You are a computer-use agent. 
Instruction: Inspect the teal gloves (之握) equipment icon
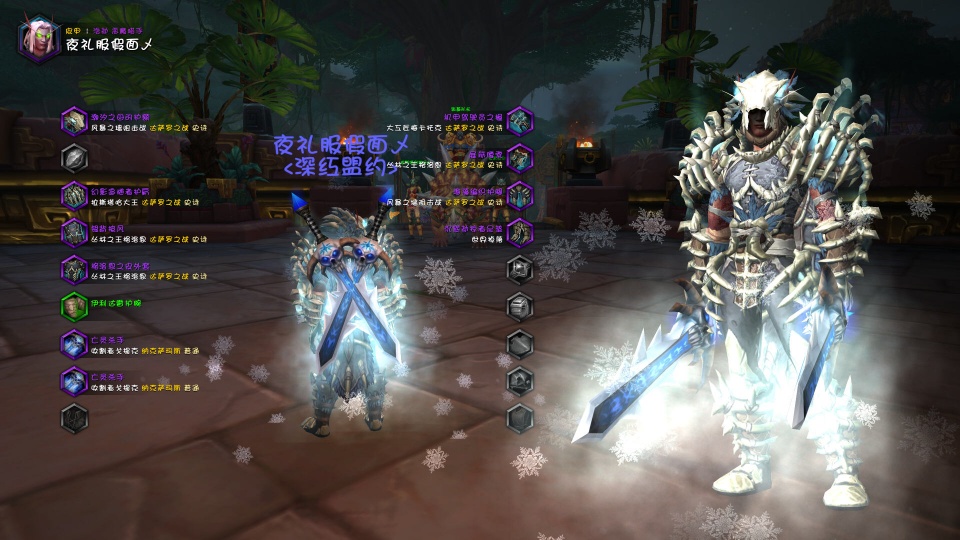pos(520,122)
